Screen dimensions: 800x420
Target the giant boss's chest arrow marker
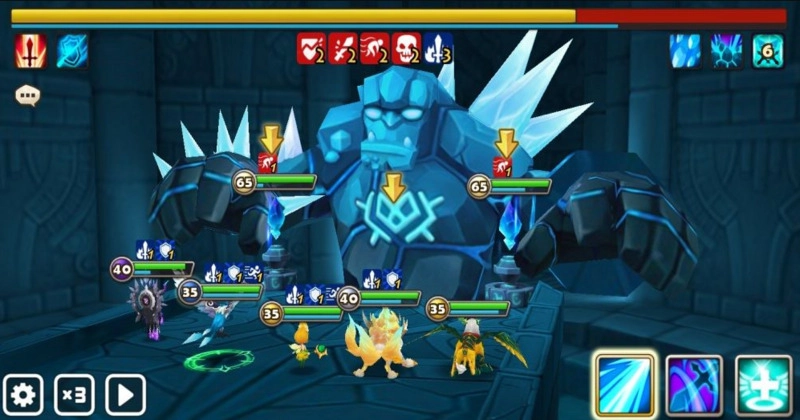(394, 186)
